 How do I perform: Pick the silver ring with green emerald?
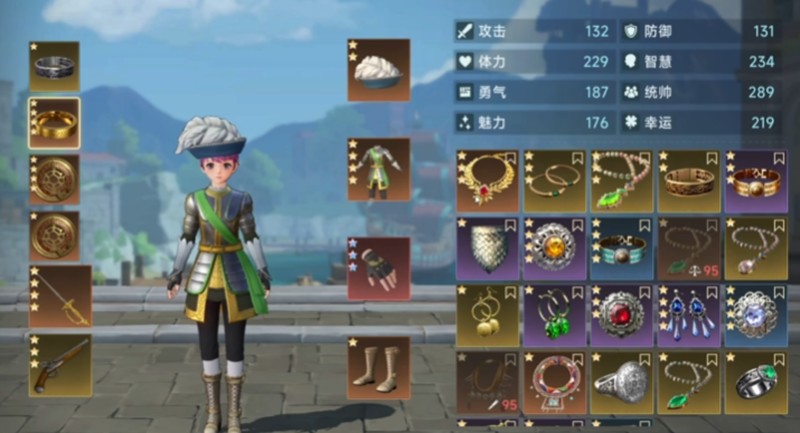(x=755, y=382)
